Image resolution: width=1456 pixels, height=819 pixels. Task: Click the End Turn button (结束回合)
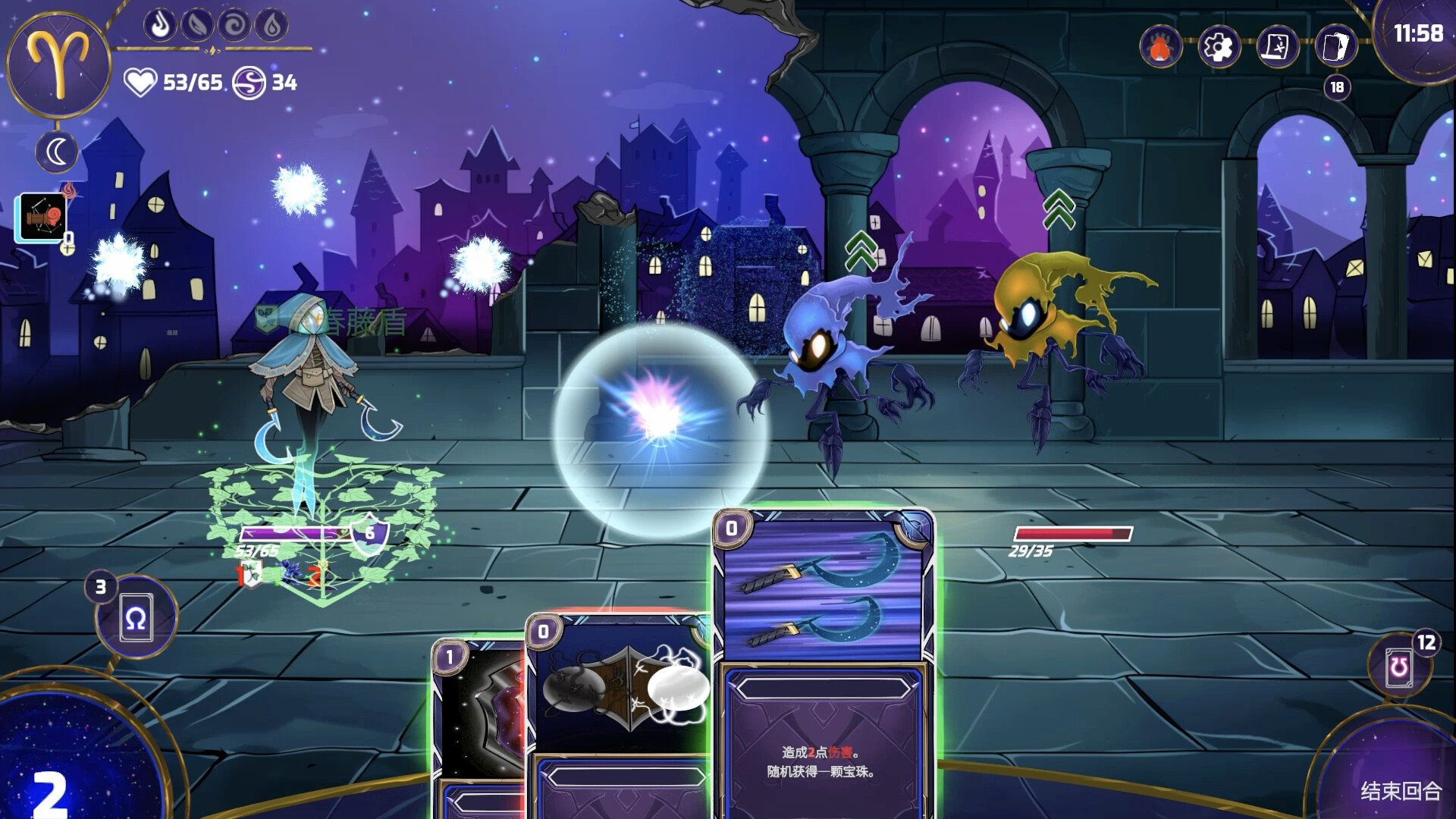coord(1400,790)
